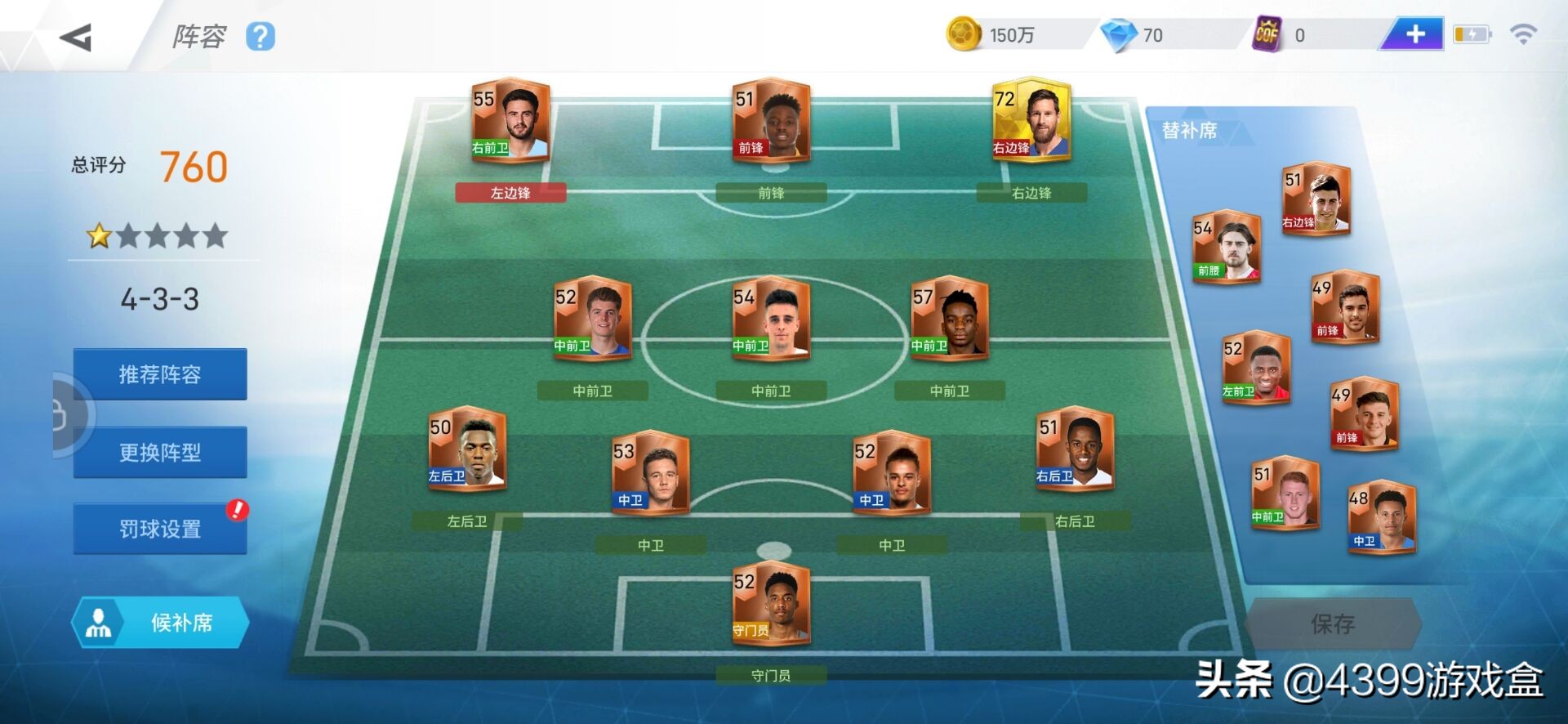Choose the 54-rated central midfielder on pitch

(771, 319)
